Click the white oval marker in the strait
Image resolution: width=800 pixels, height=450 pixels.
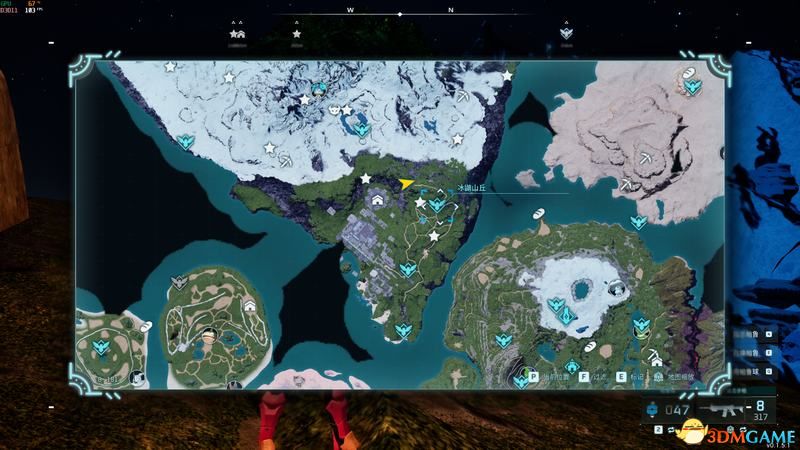coord(537,213)
